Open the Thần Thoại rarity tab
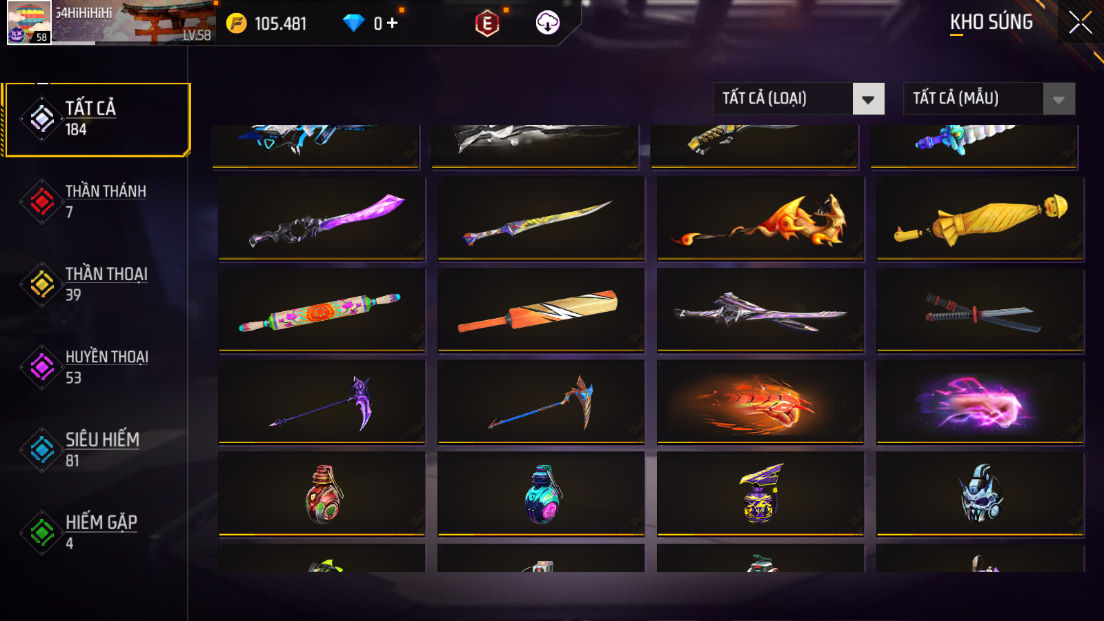This screenshot has height=621, width=1104. pyautogui.click(x=96, y=284)
